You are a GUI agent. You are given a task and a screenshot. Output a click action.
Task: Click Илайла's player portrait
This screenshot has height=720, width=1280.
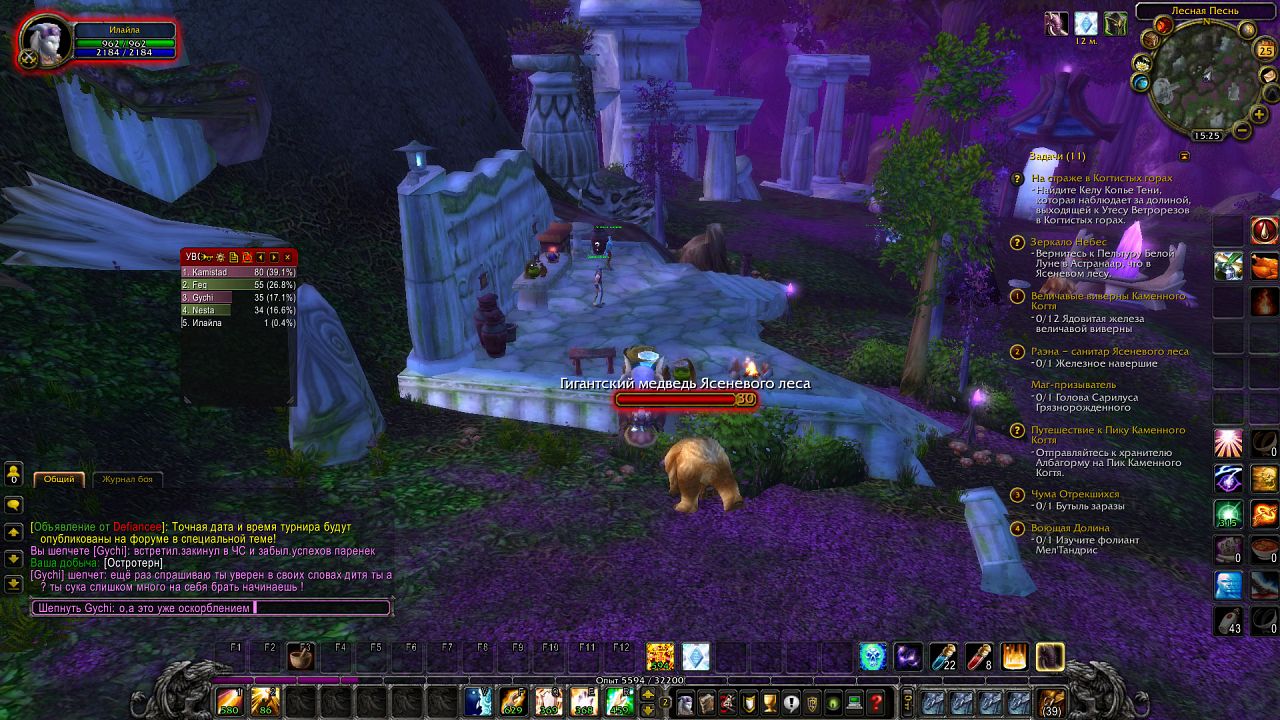[x=43, y=41]
